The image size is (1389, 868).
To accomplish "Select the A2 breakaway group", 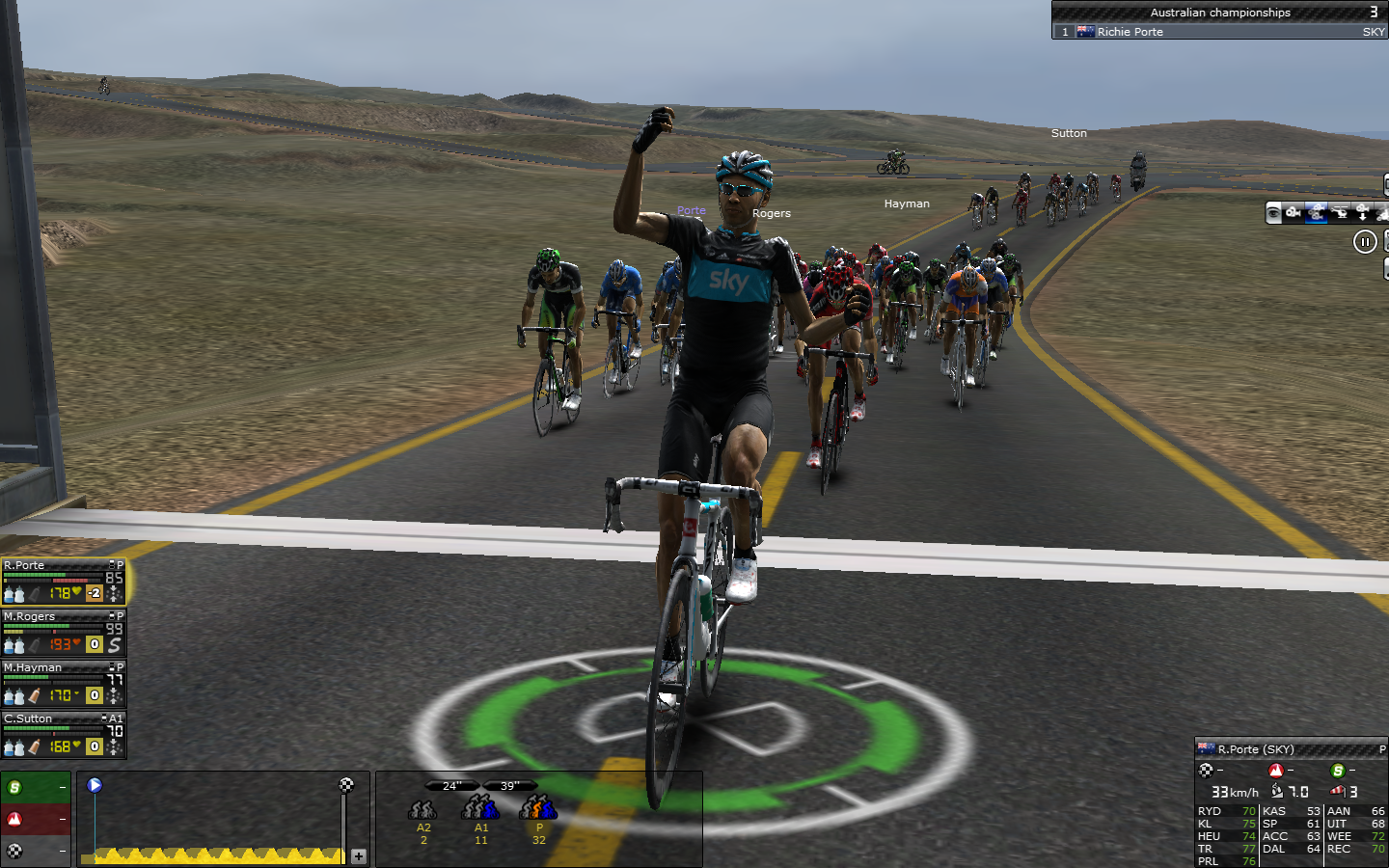I will pos(422,816).
